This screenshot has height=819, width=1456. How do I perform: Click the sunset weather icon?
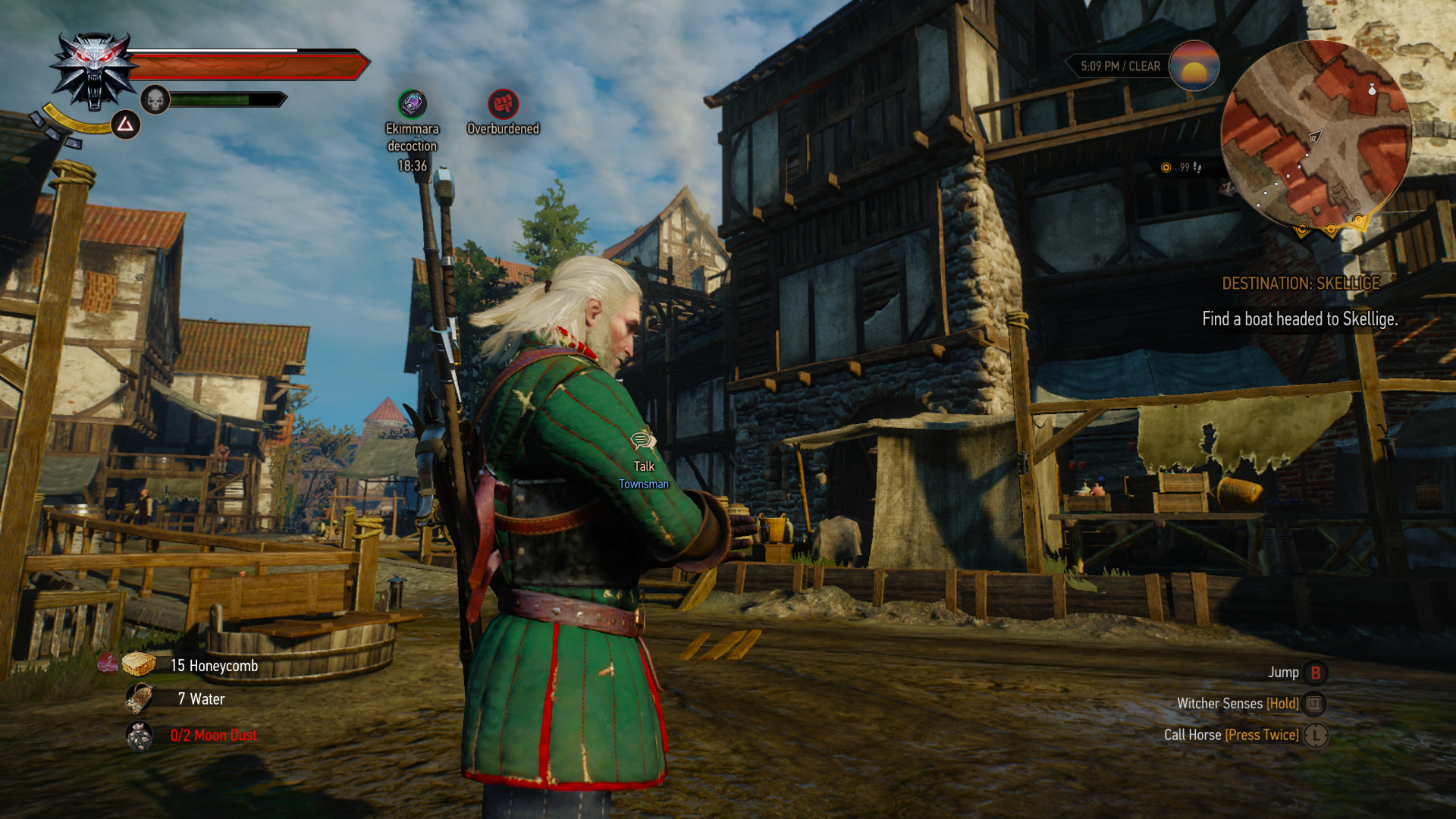1194,66
